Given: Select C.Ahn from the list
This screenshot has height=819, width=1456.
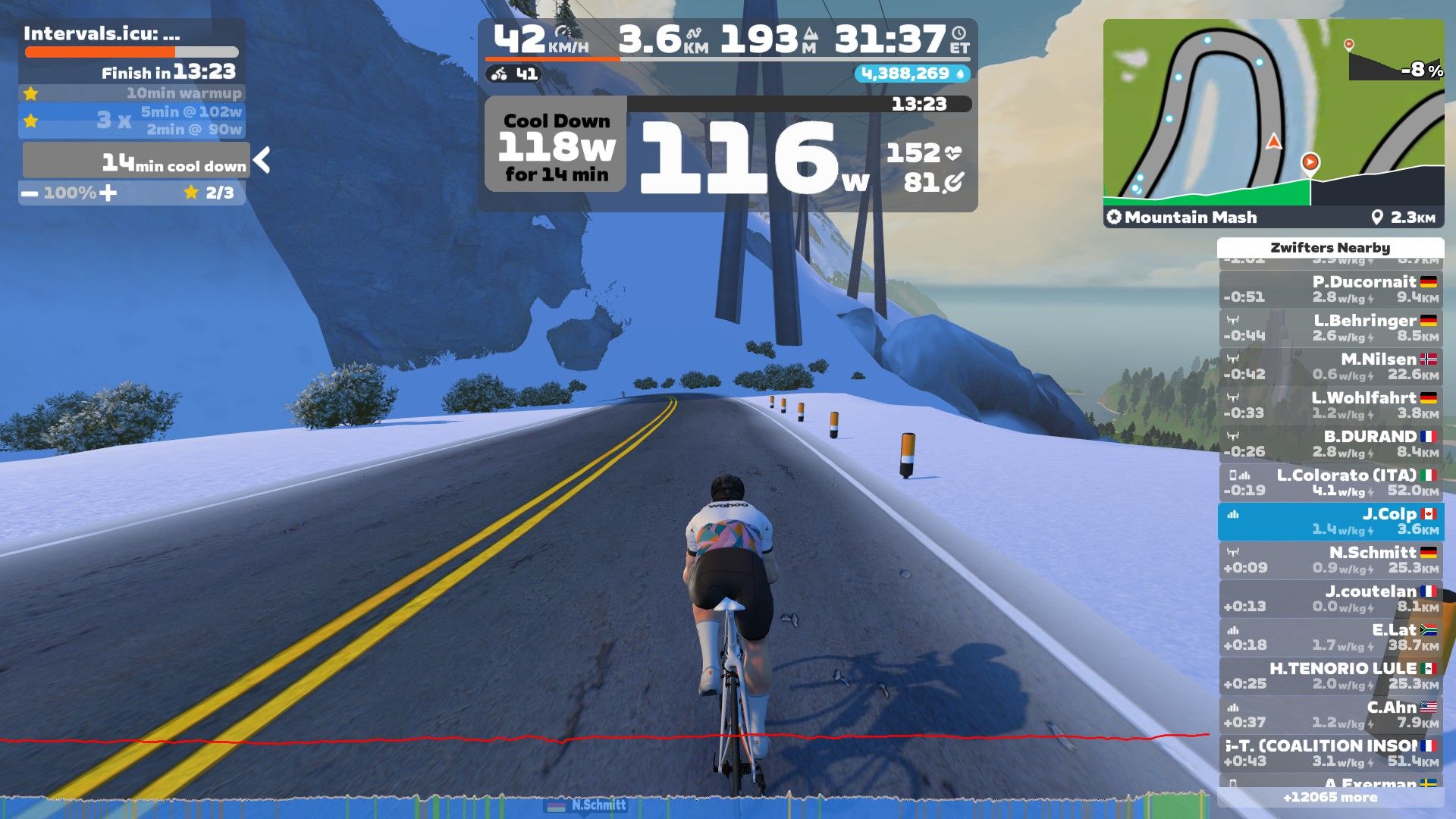Looking at the screenshot, I should (x=1330, y=715).
